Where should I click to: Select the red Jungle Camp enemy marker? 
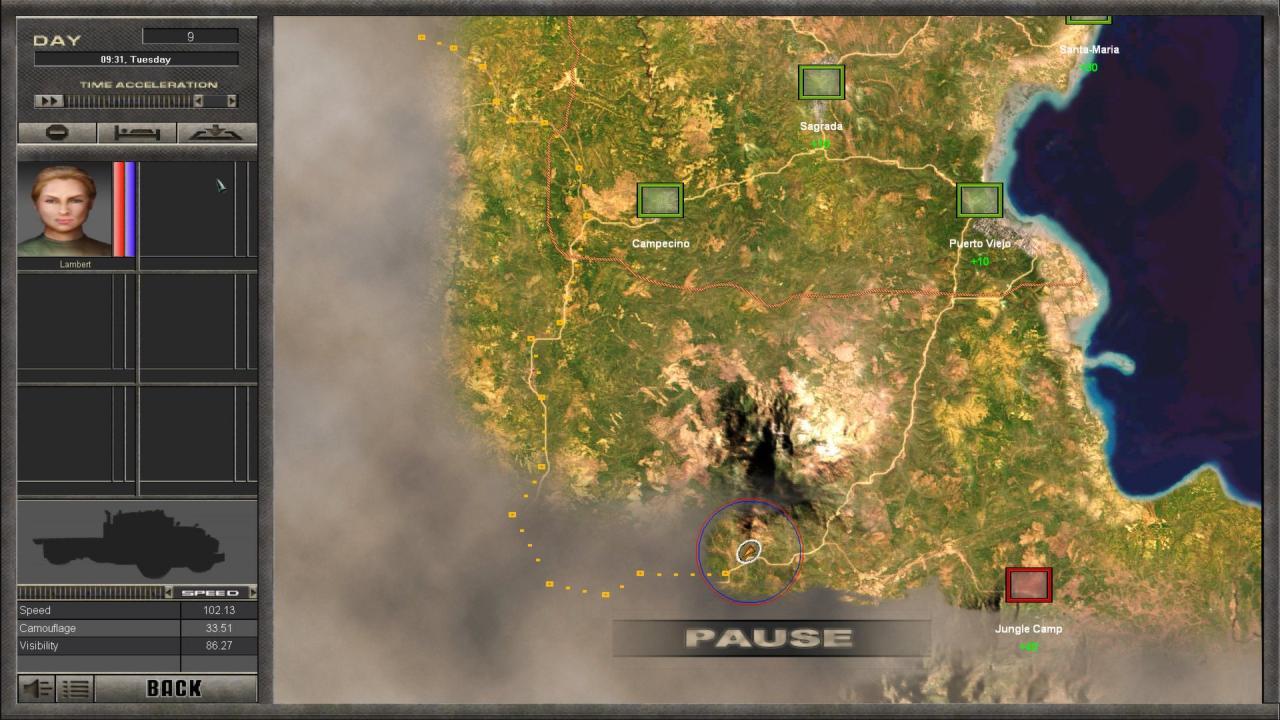pyautogui.click(x=1028, y=584)
